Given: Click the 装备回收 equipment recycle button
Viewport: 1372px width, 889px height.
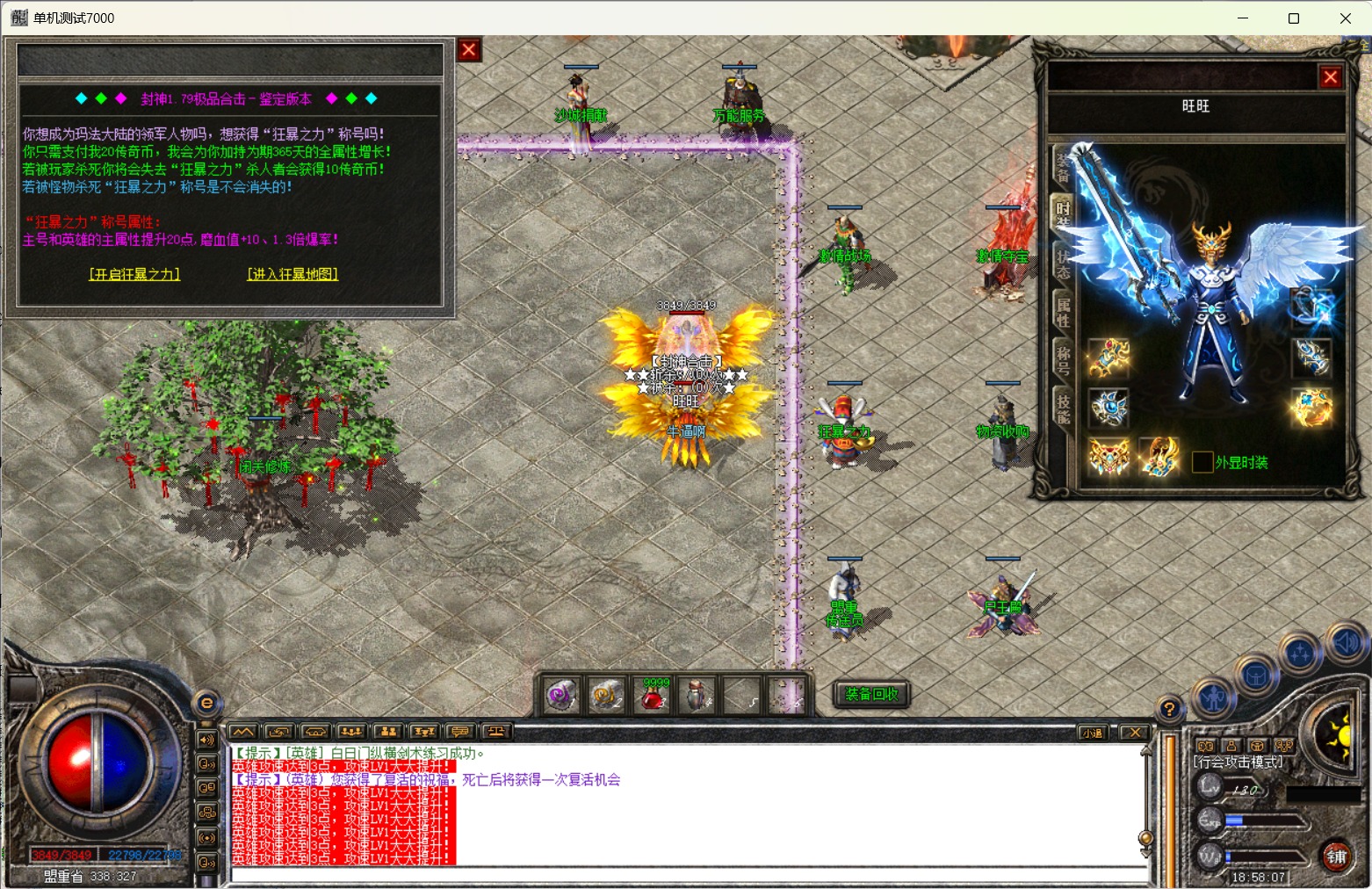Looking at the screenshot, I should (x=871, y=694).
